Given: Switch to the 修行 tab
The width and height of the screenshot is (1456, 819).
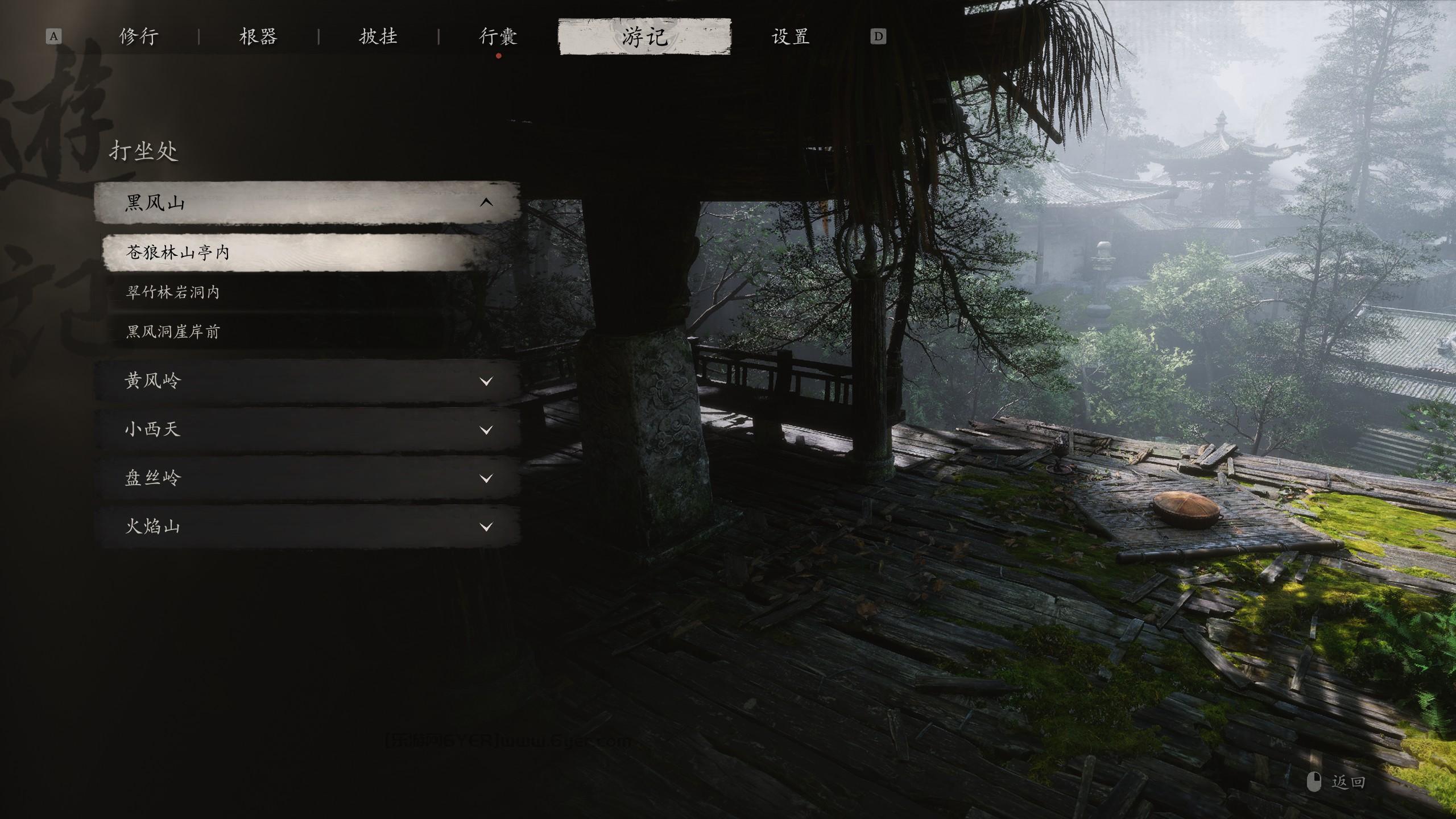Looking at the screenshot, I should coord(139,37).
